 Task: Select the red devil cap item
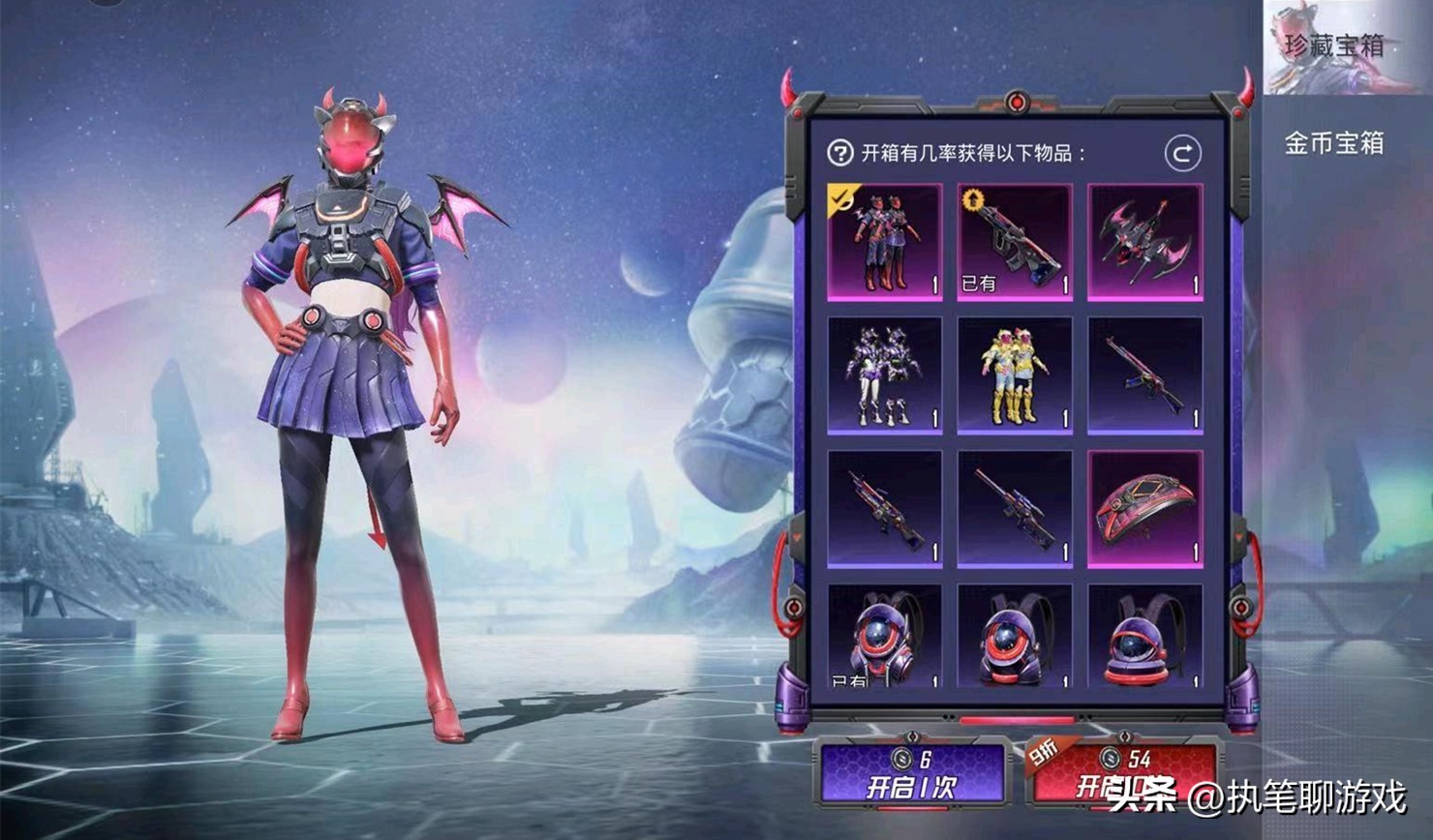1144,508
